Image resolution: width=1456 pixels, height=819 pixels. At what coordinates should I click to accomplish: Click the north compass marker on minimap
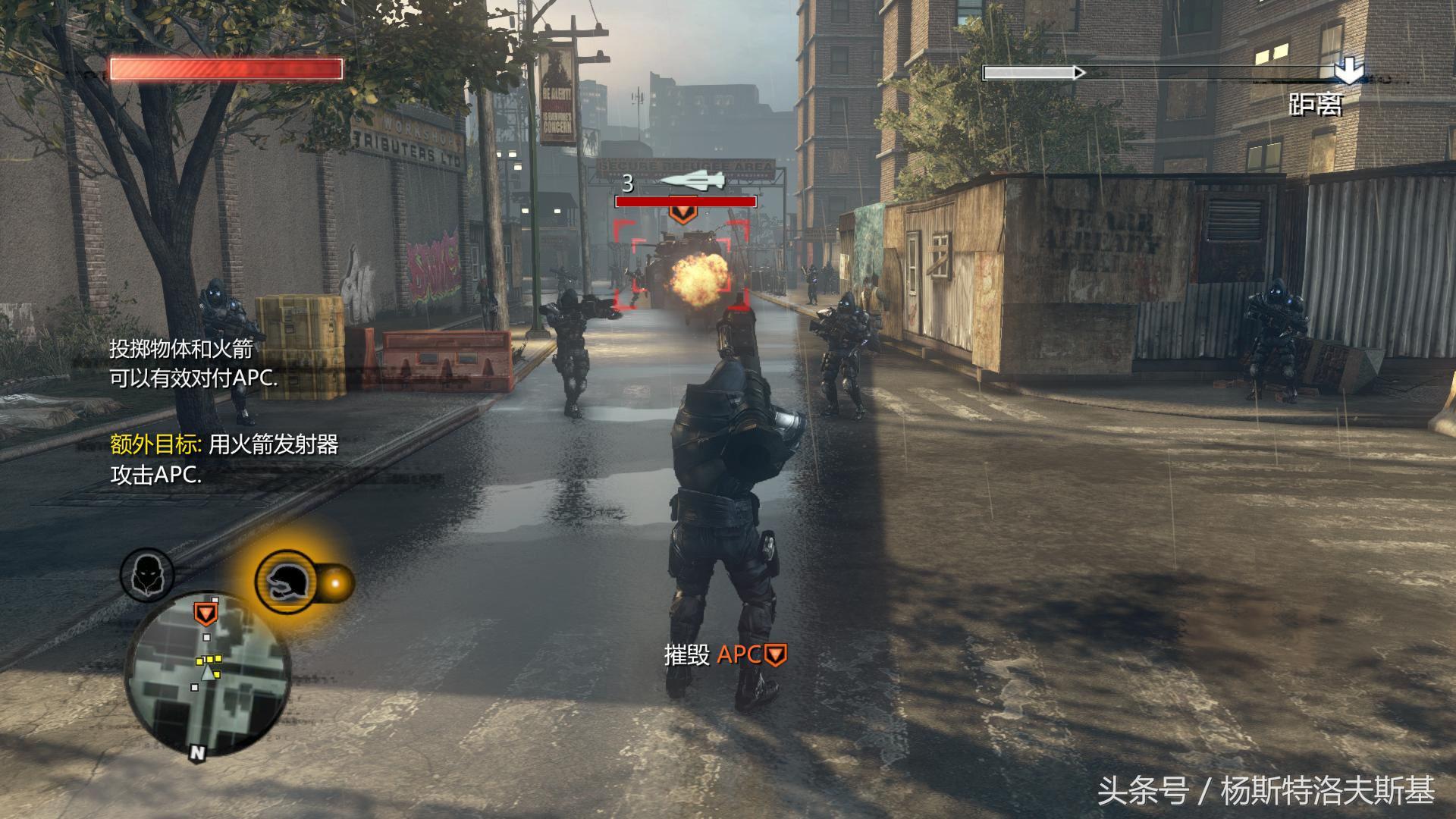coord(197,752)
